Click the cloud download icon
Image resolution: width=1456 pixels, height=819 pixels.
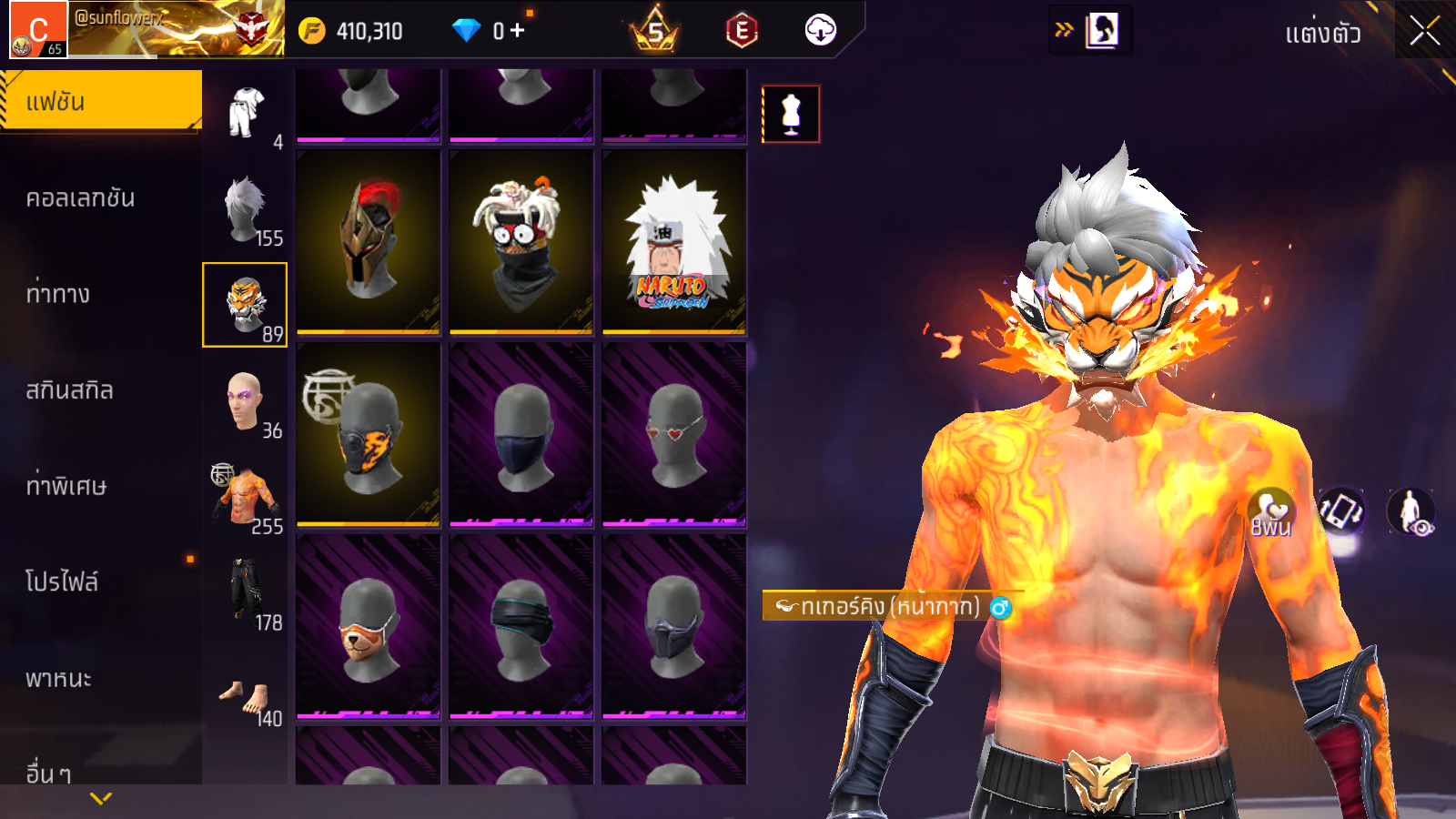coord(820,31)
